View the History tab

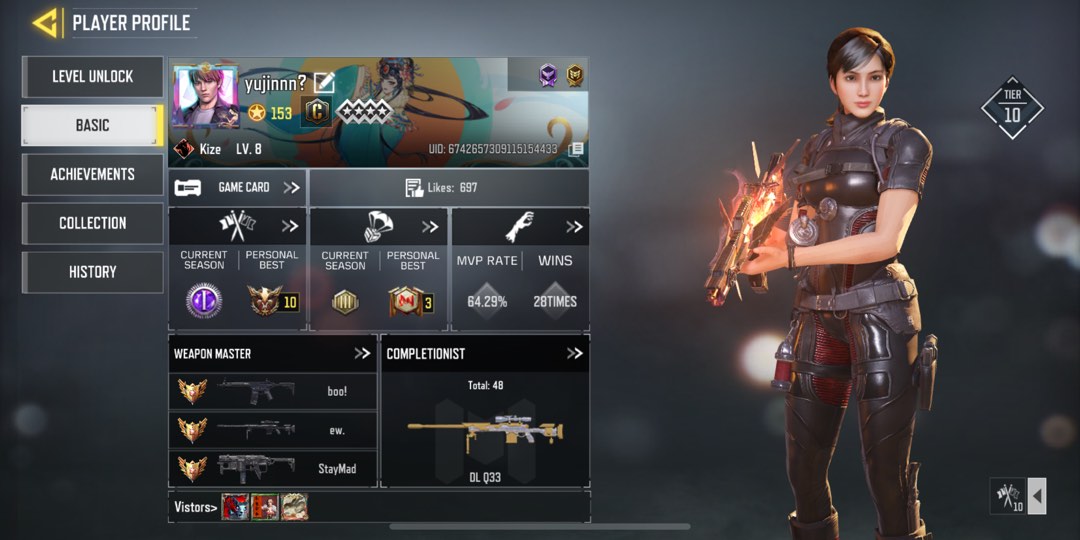click(x=92, y=272)
